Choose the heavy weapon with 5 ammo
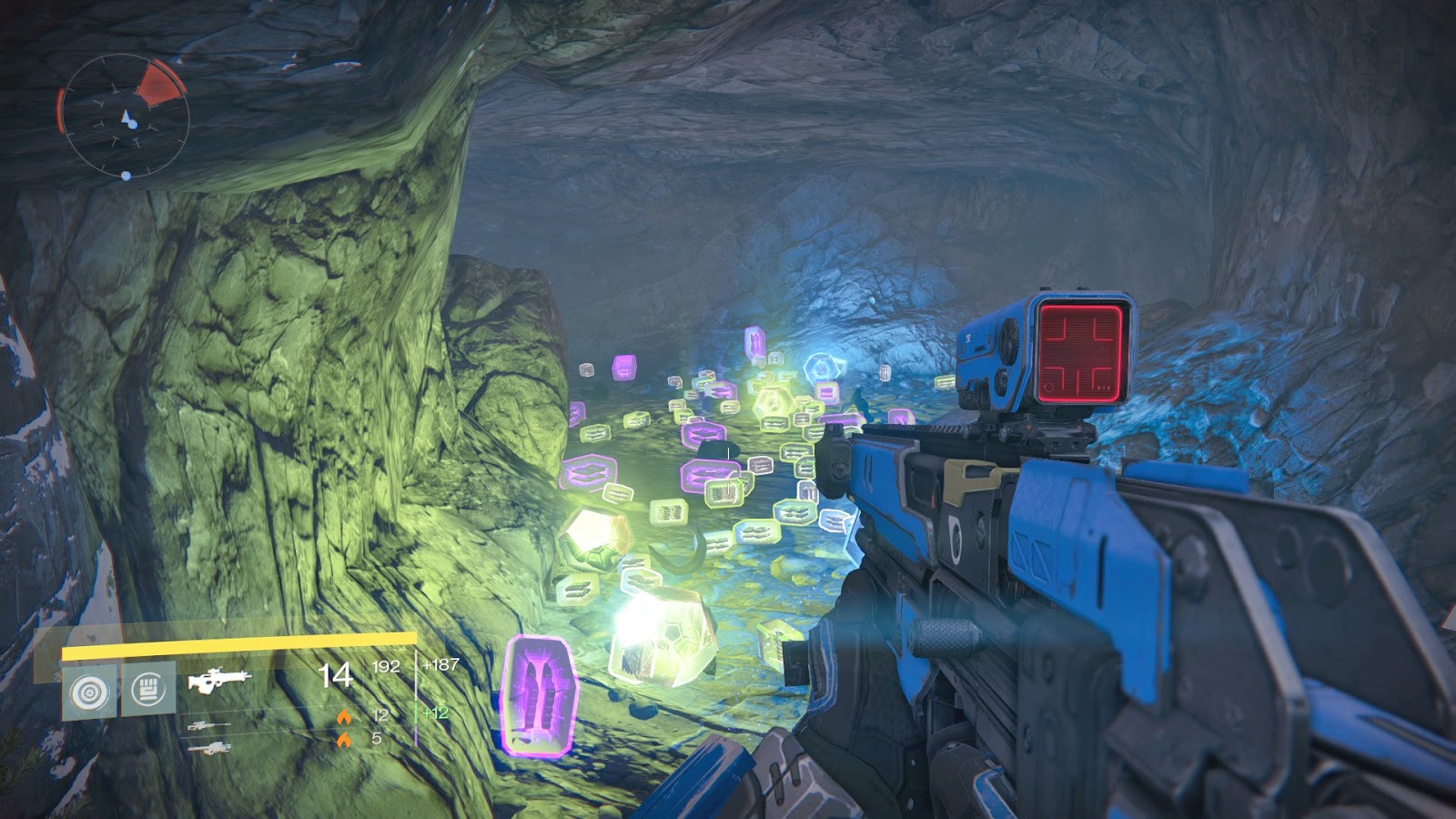The image size is (1456, 819). tap(208, 748)
